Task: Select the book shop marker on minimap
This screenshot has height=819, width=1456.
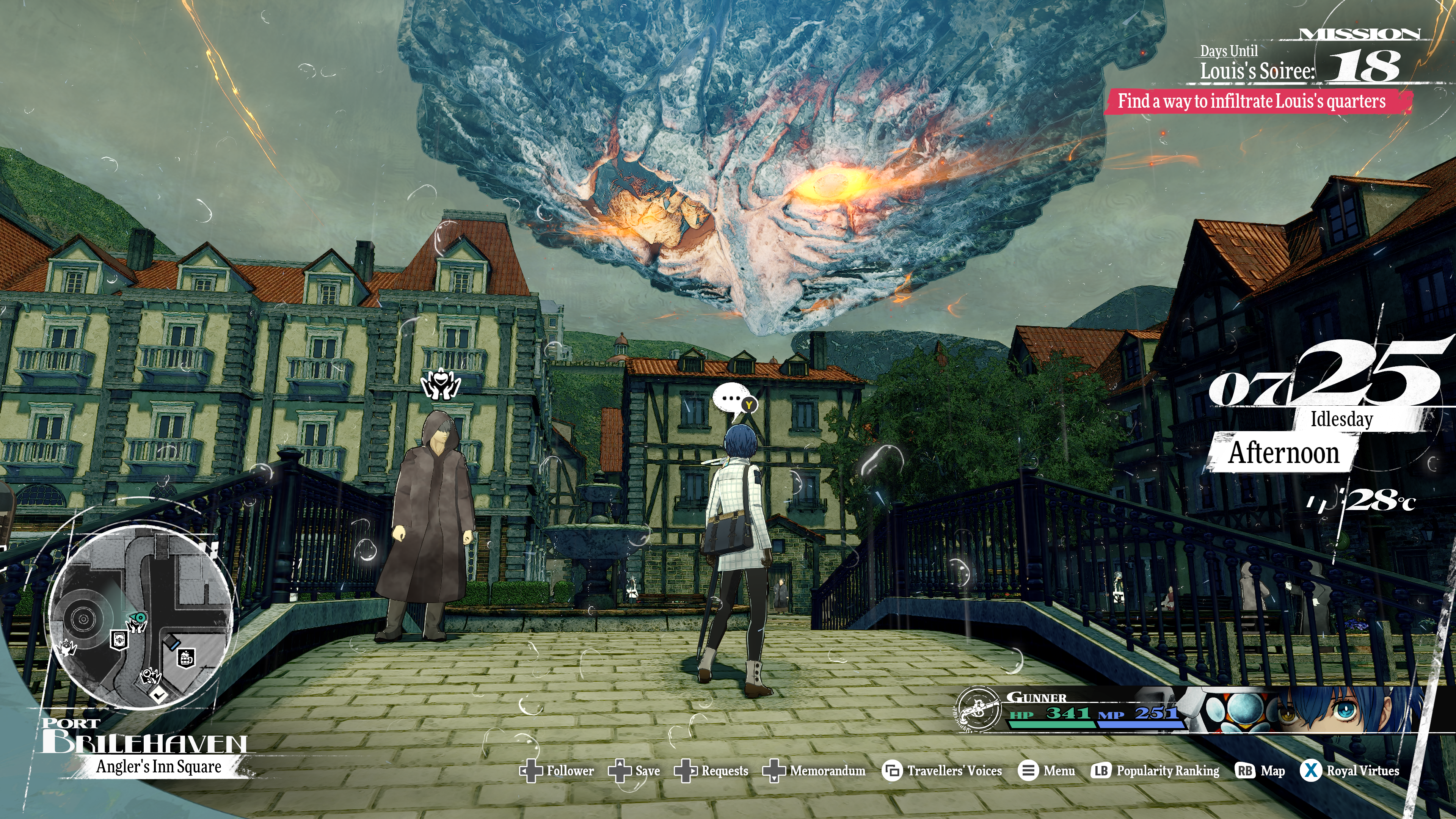Action: [x=119, y=640]
